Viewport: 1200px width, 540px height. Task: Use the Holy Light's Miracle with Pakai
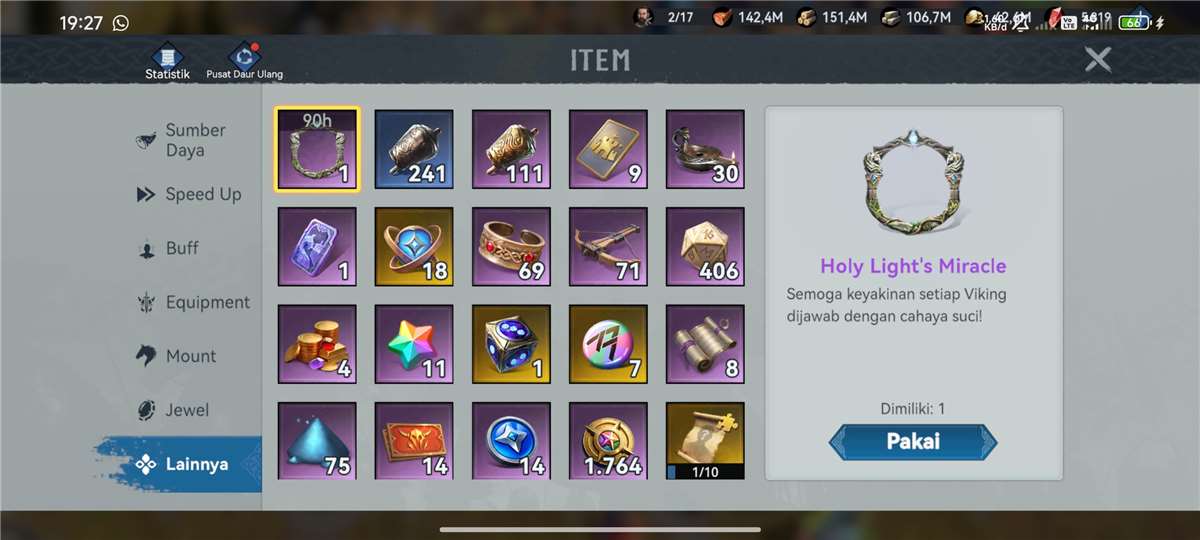pos(912,442)
